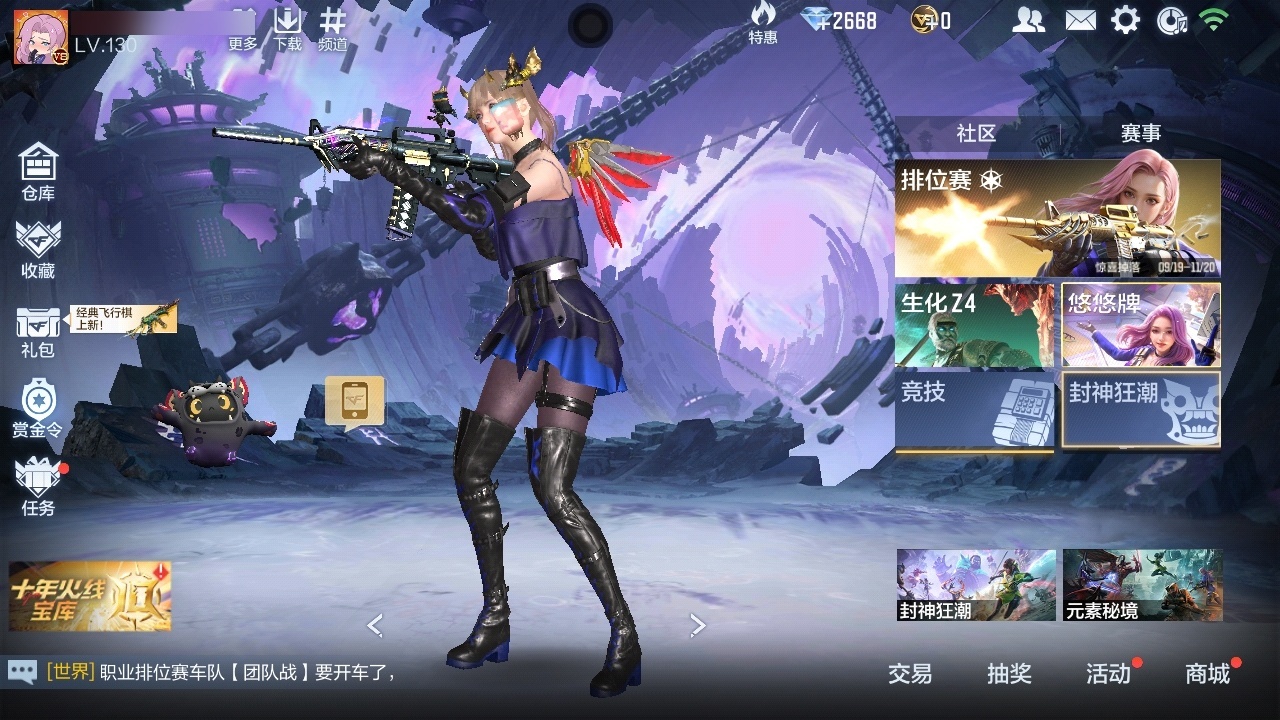Open the 十年火线宝库 event banner
Image resolution: width=1280 pixels, height=720 pixels.
[x=90, y=596]
